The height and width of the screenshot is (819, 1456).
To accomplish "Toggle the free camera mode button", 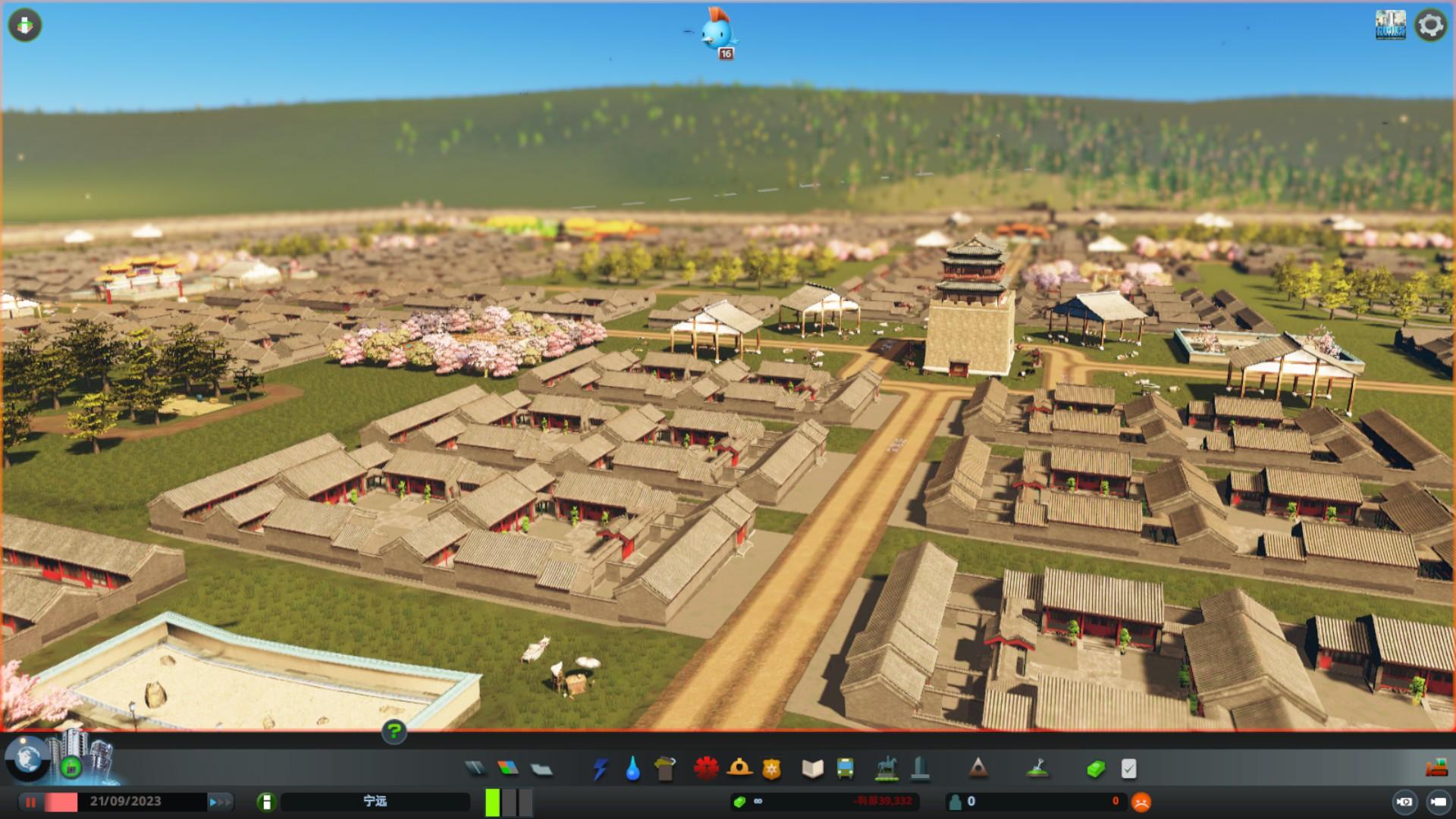I will point(1438,802).
